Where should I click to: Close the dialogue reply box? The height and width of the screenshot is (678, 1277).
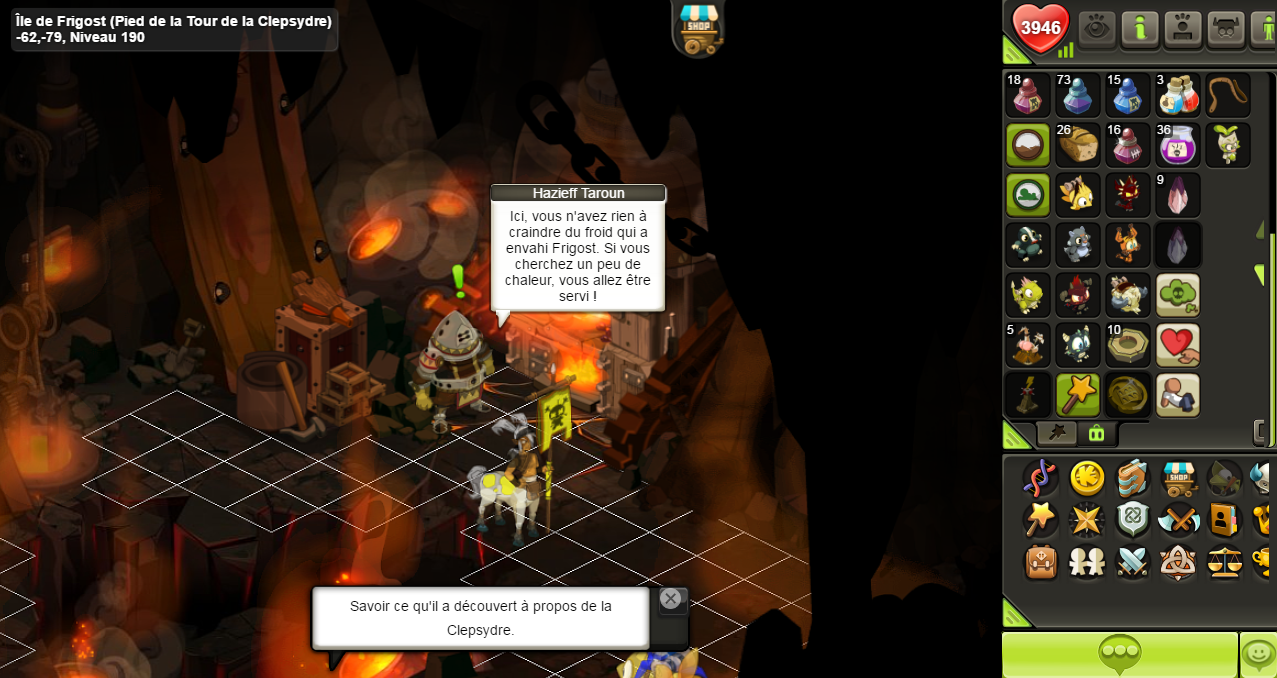(670, 599)
